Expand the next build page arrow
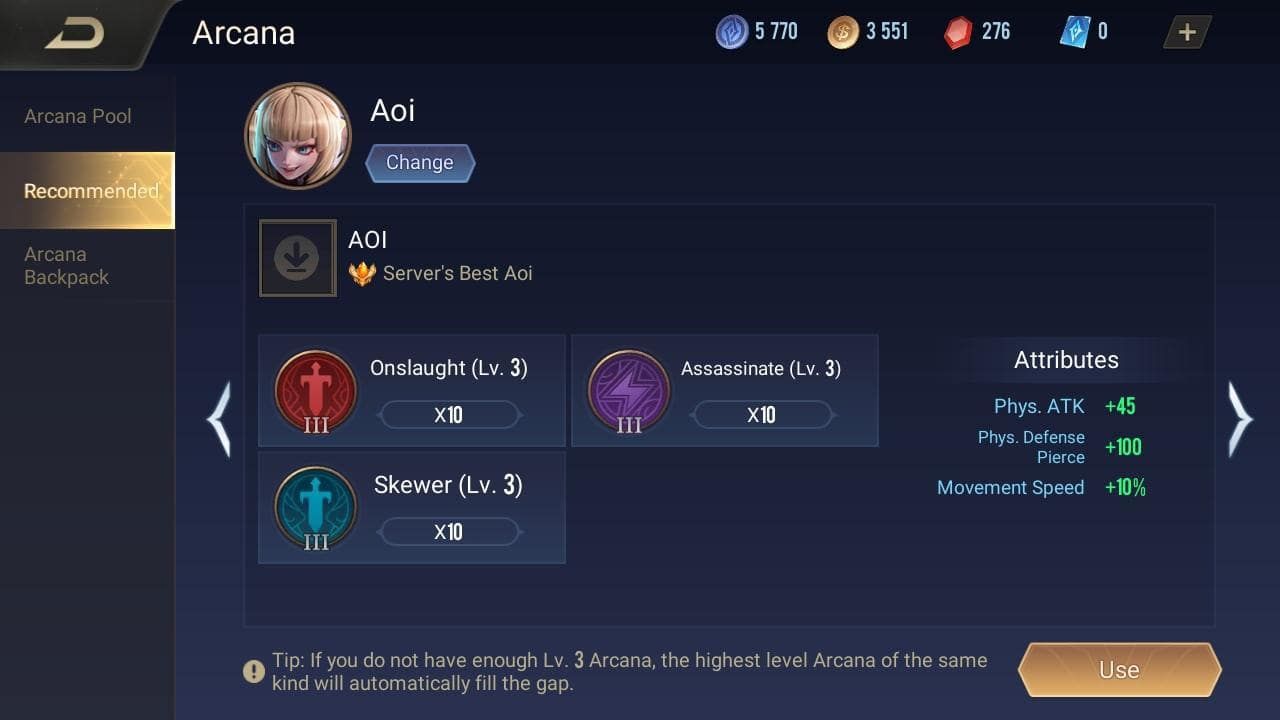Viewport: 1280px width, 720px height. (1241, 420)
